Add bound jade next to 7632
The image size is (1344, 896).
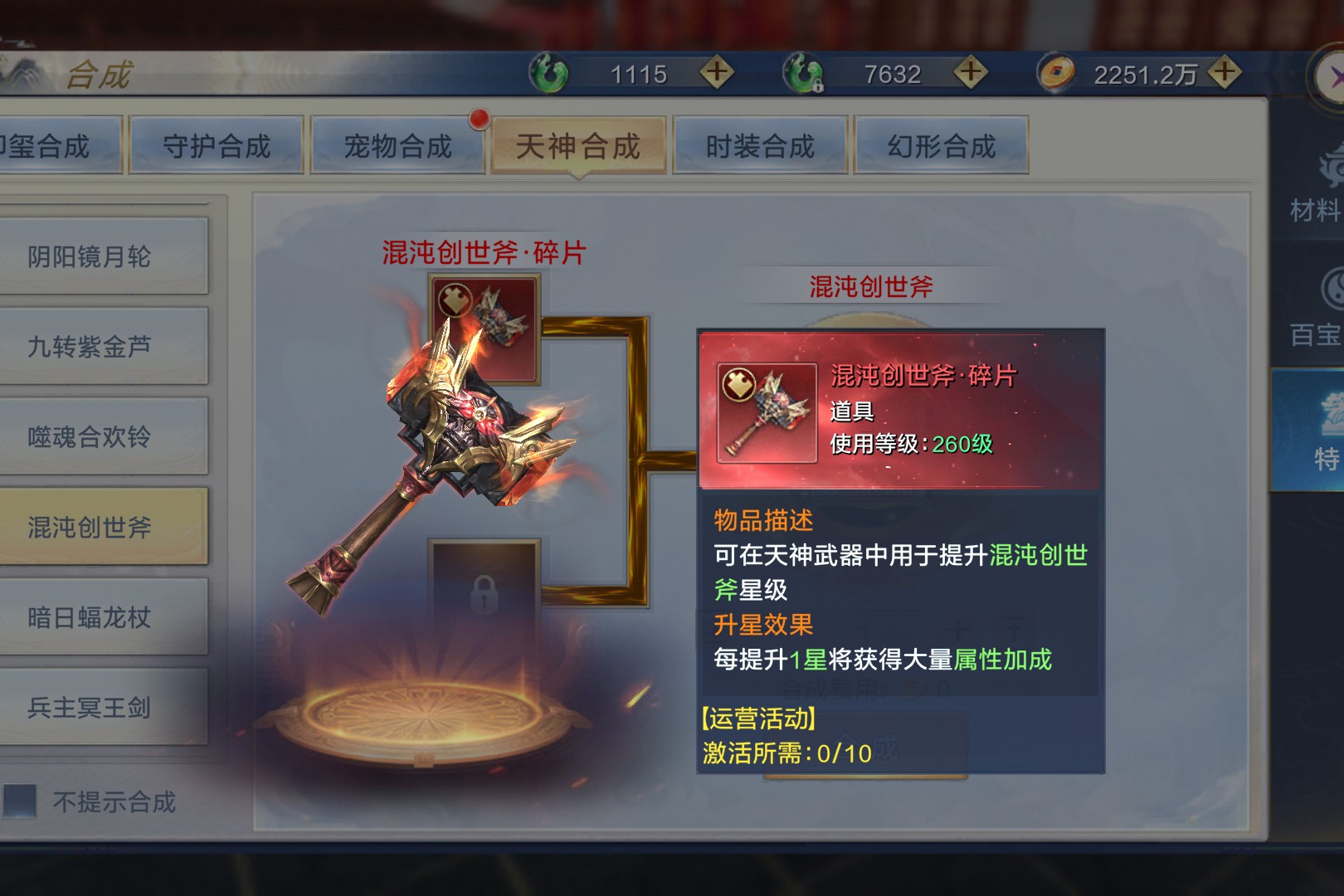pos(971,73)
